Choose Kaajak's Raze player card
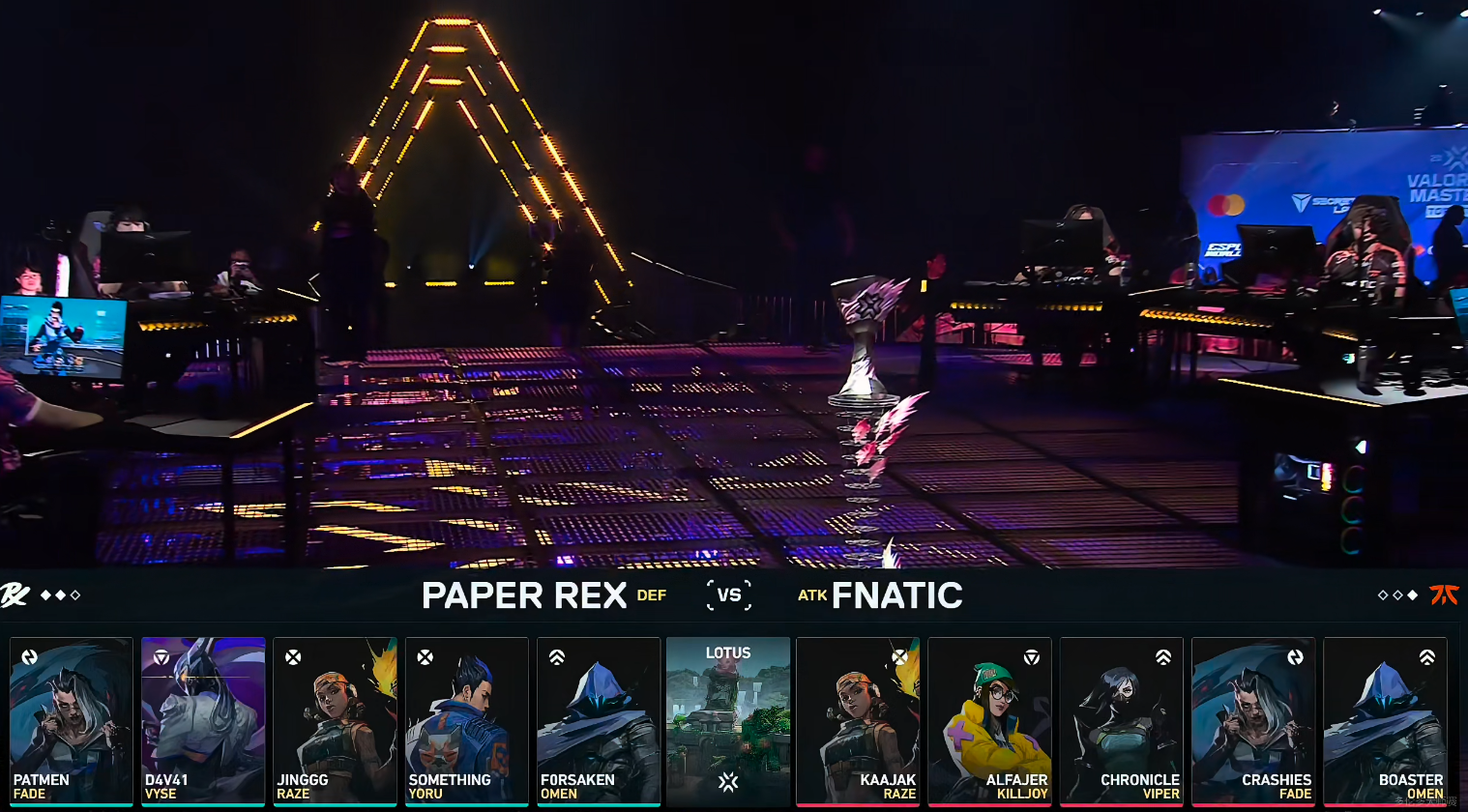The width and height of the screenshot is (1468, 812). [x=858, y=720]
